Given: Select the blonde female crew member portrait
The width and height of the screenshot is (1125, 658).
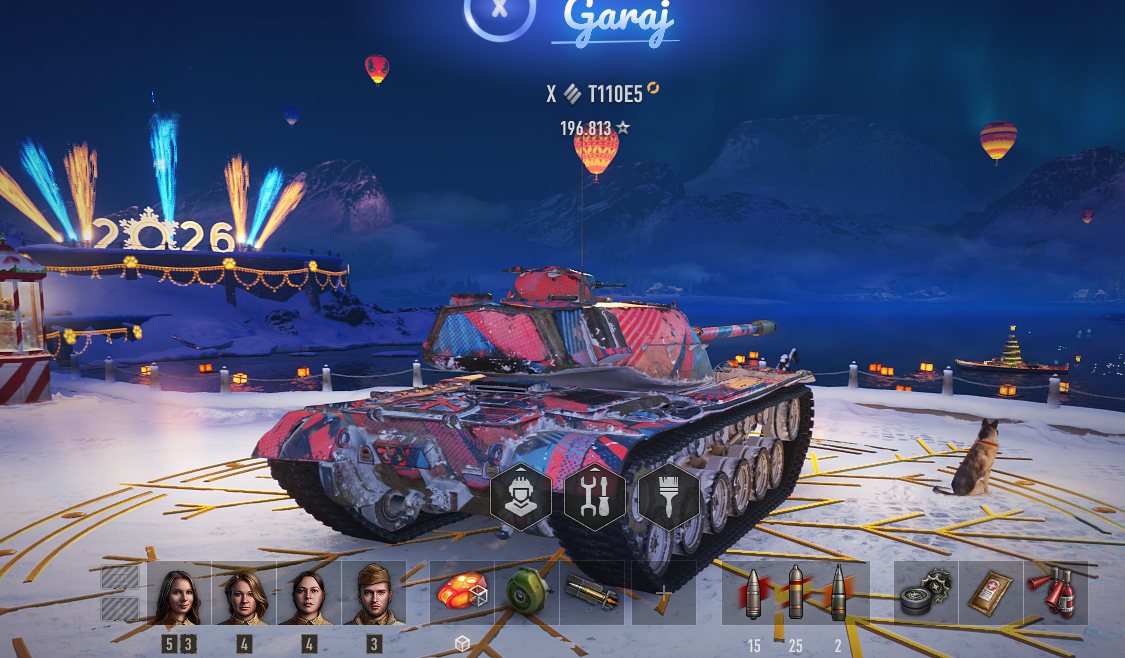Looking at the screenshot, I should pos(244,594).
